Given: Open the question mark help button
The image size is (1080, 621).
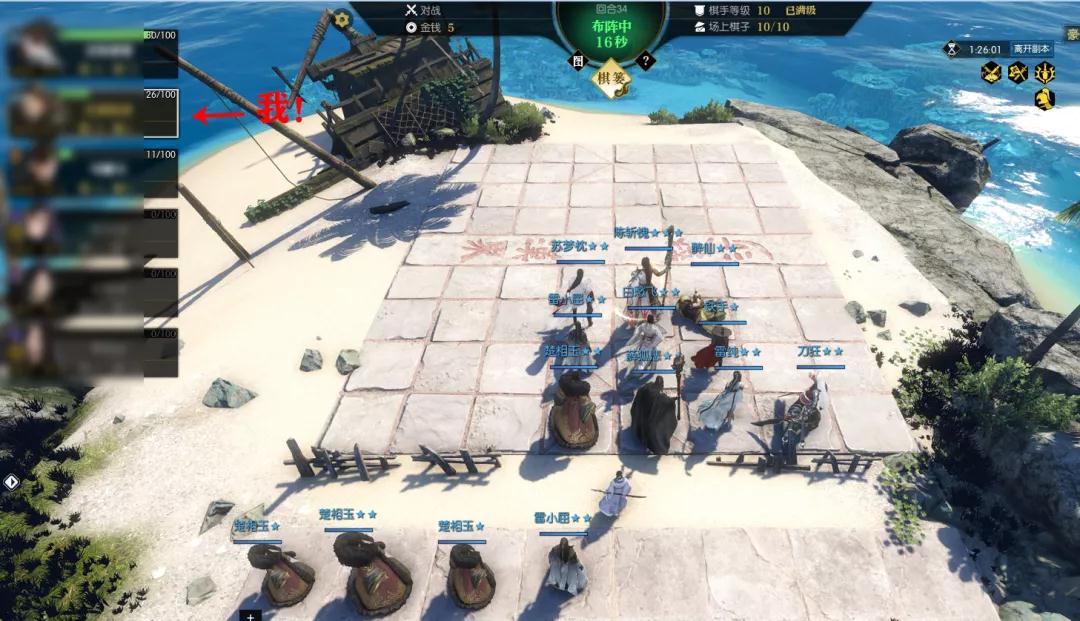Looking at the screenshot, I should [646, 61].
